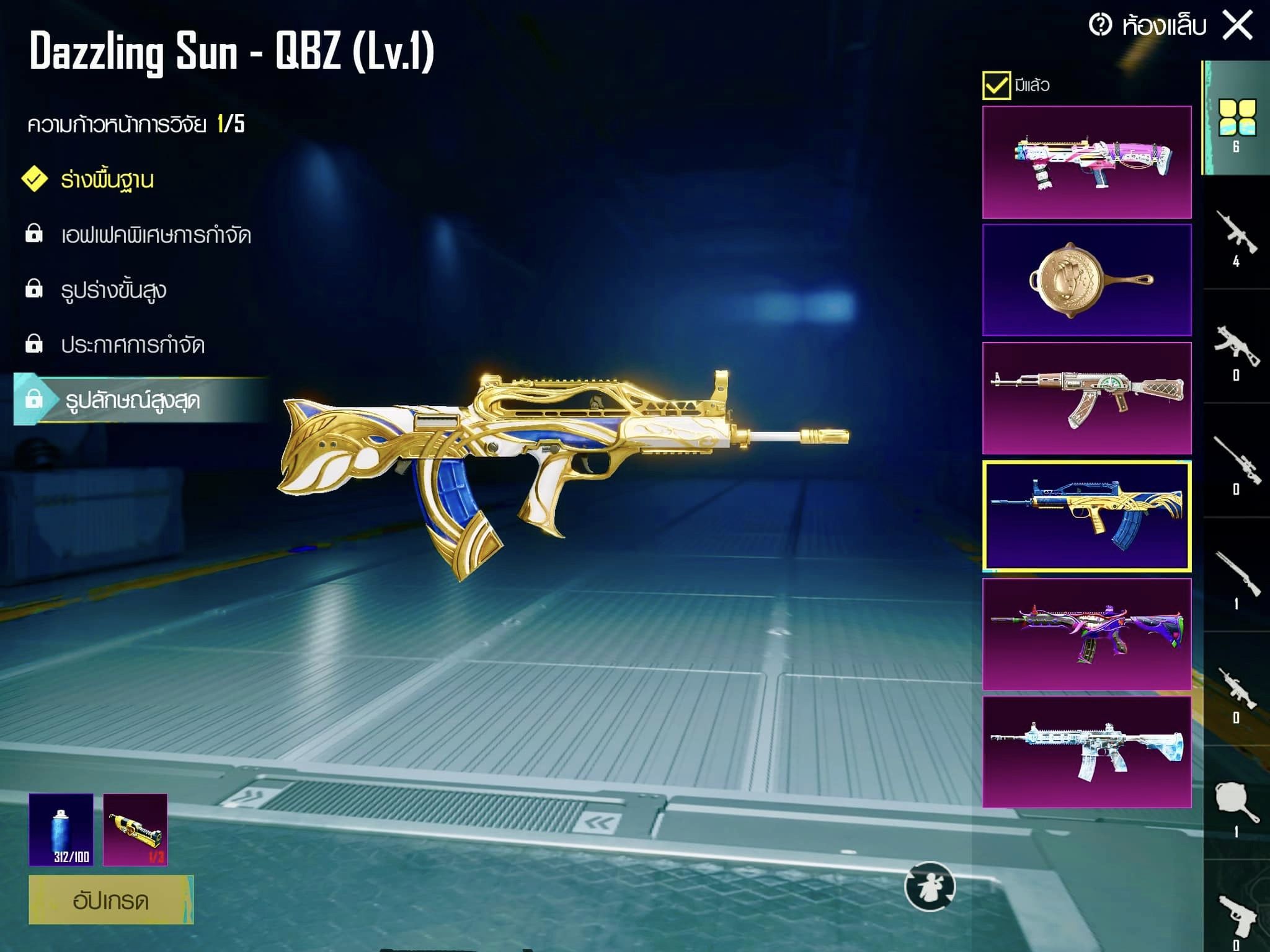Tap the round character pose icon

(x=930, y=887)
